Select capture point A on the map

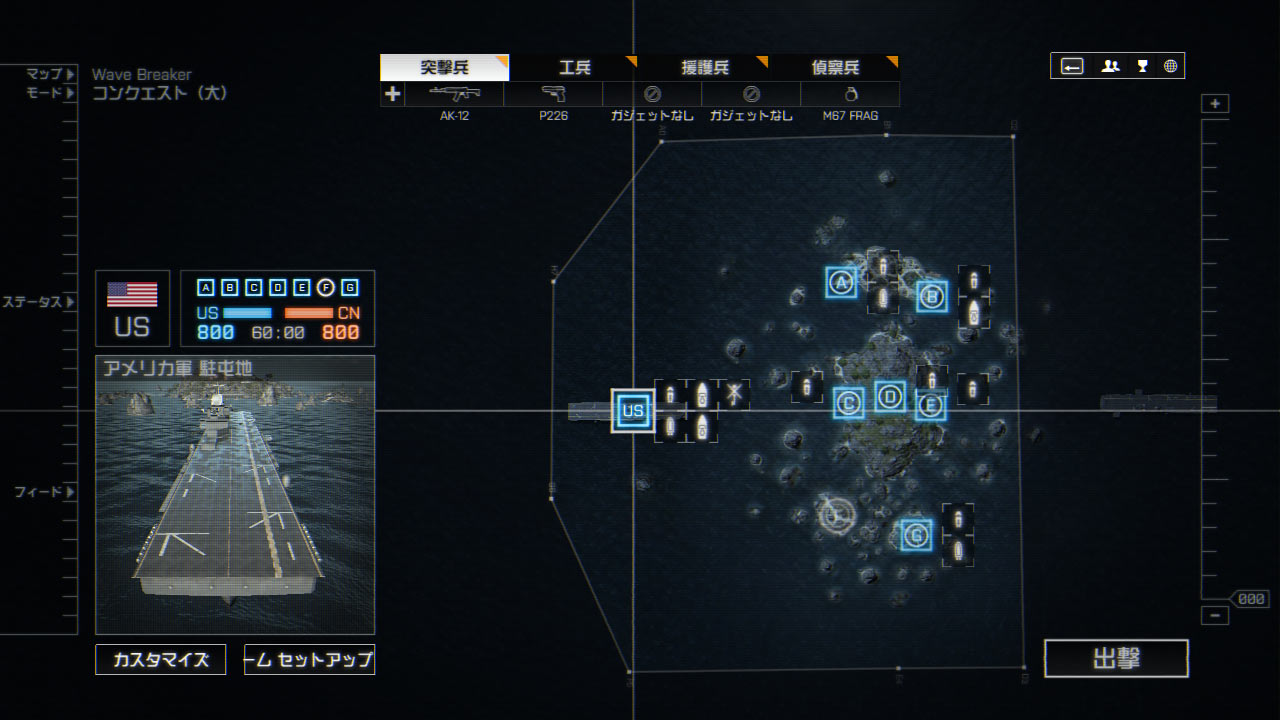(x=841, y=283)
